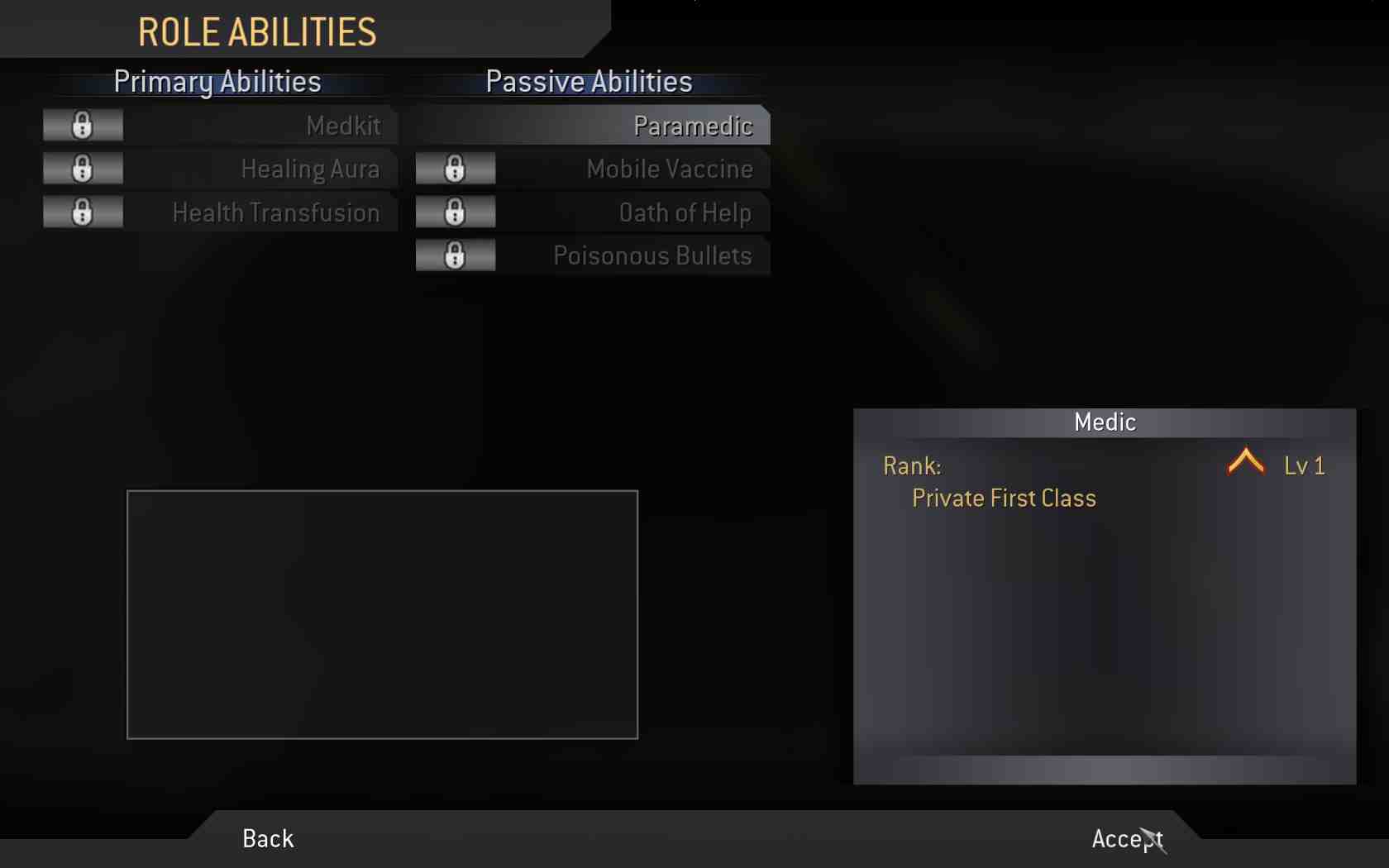Click the empty ability preview box
The height and width of the screenshot is (868, 1389).
(x=382, y=615)
